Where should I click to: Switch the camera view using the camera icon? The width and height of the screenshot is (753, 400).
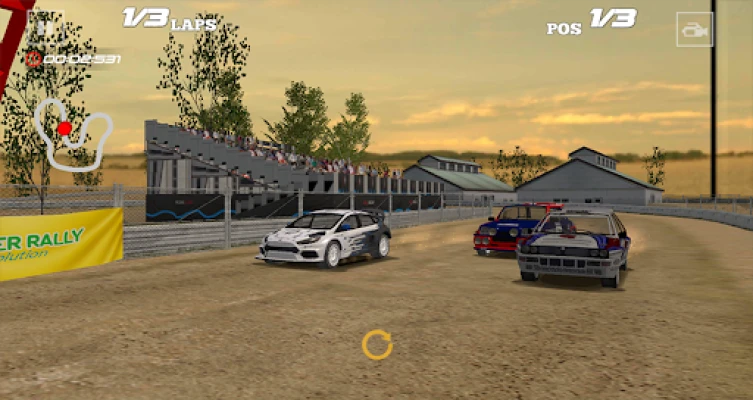pyautogui.click(x=694, y=30)
